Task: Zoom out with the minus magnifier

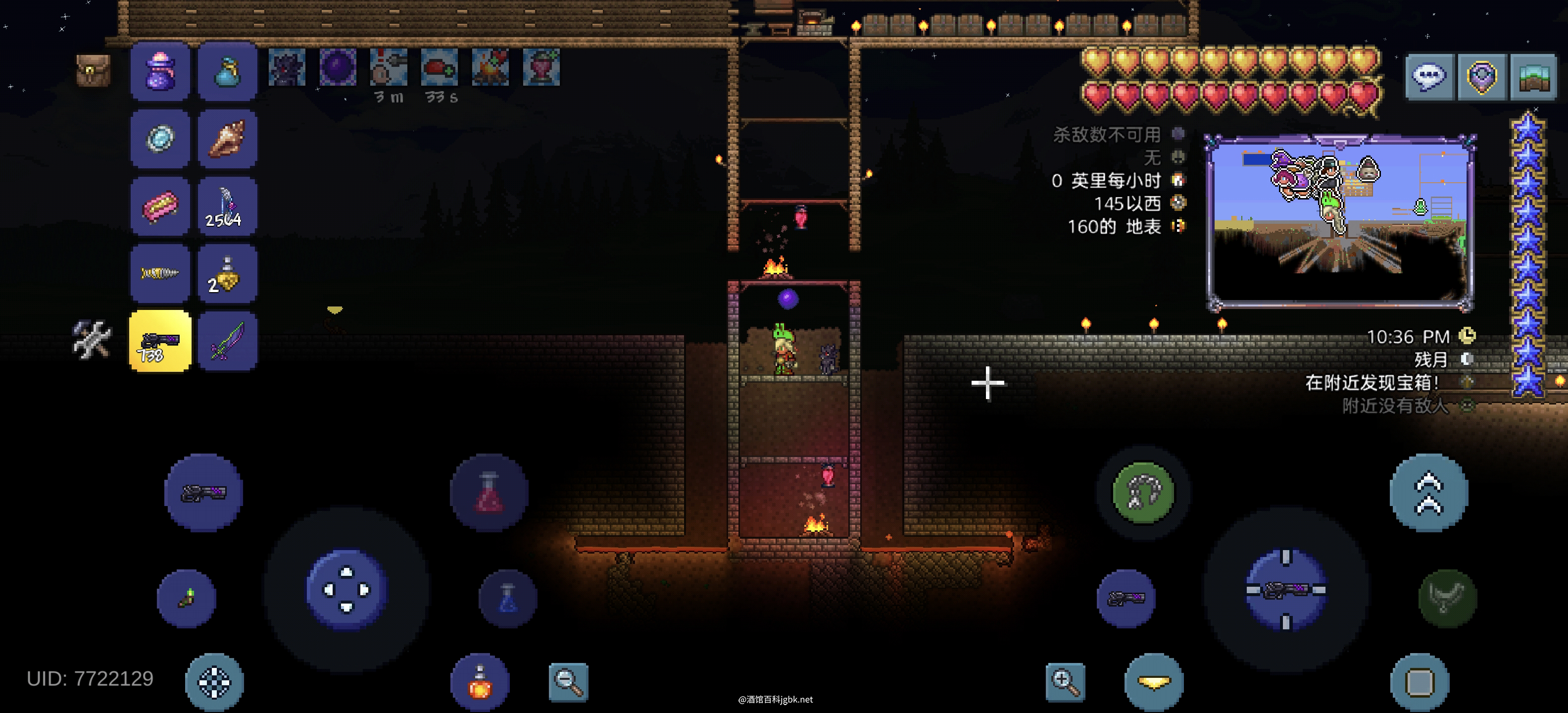Action: (x=568, y=682)
